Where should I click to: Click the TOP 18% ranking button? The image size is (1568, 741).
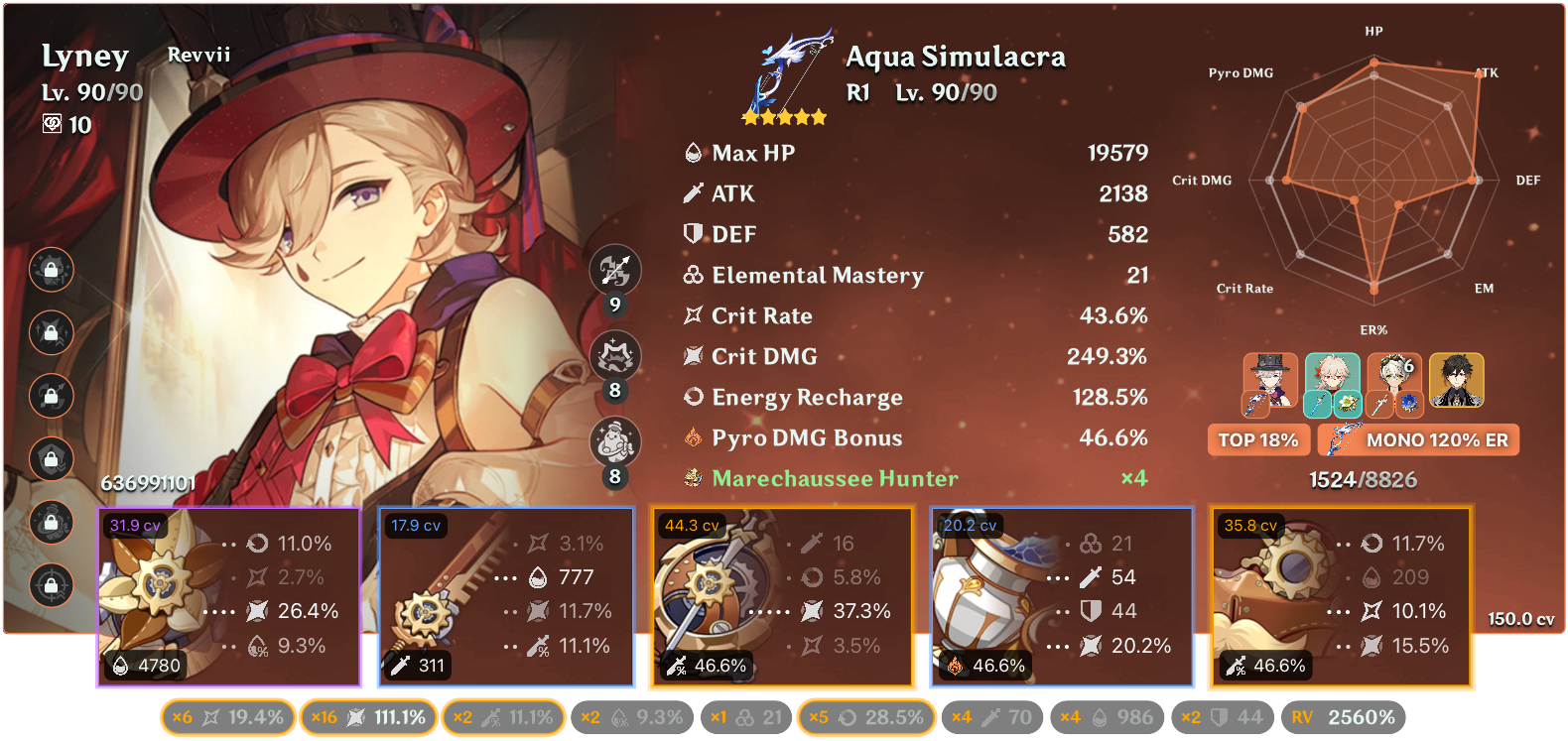(1258, 439)
